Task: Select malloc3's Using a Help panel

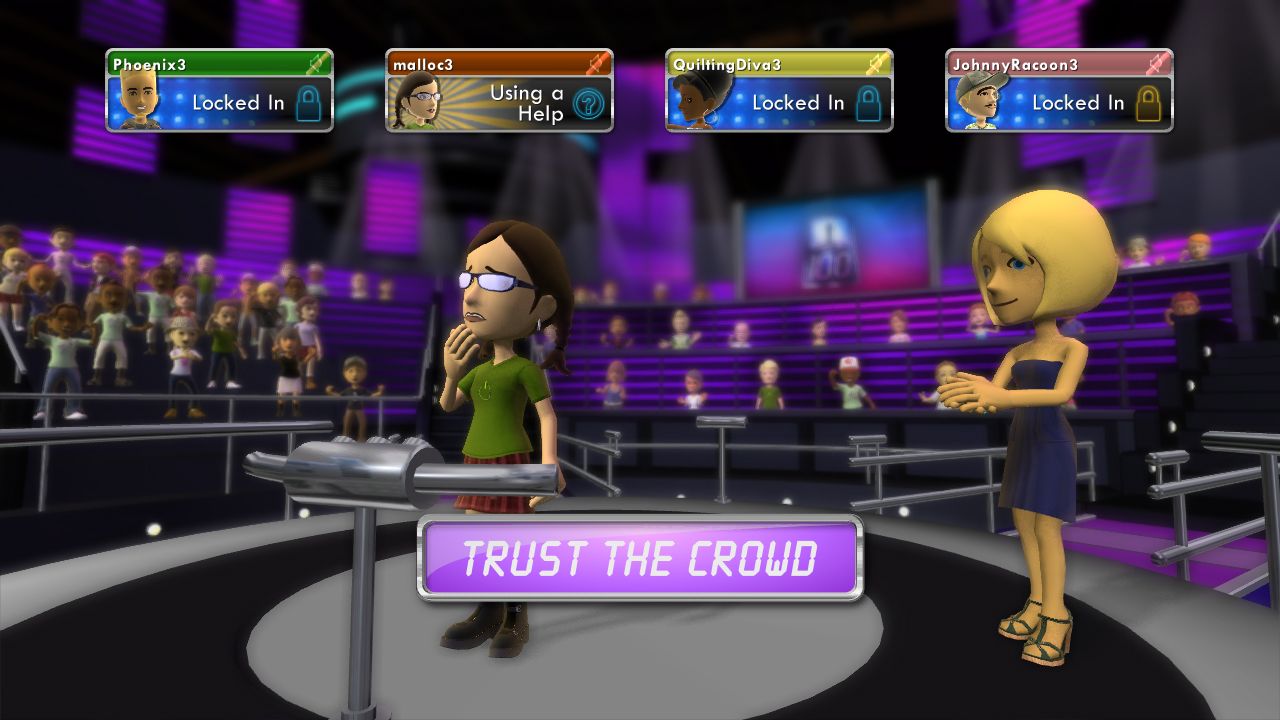Action: tap(499, 91)
